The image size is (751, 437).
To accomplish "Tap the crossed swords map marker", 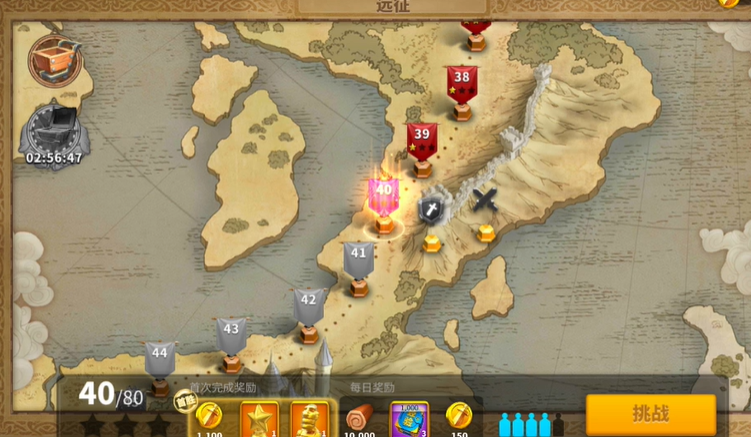I will click(x=485, y=201).
